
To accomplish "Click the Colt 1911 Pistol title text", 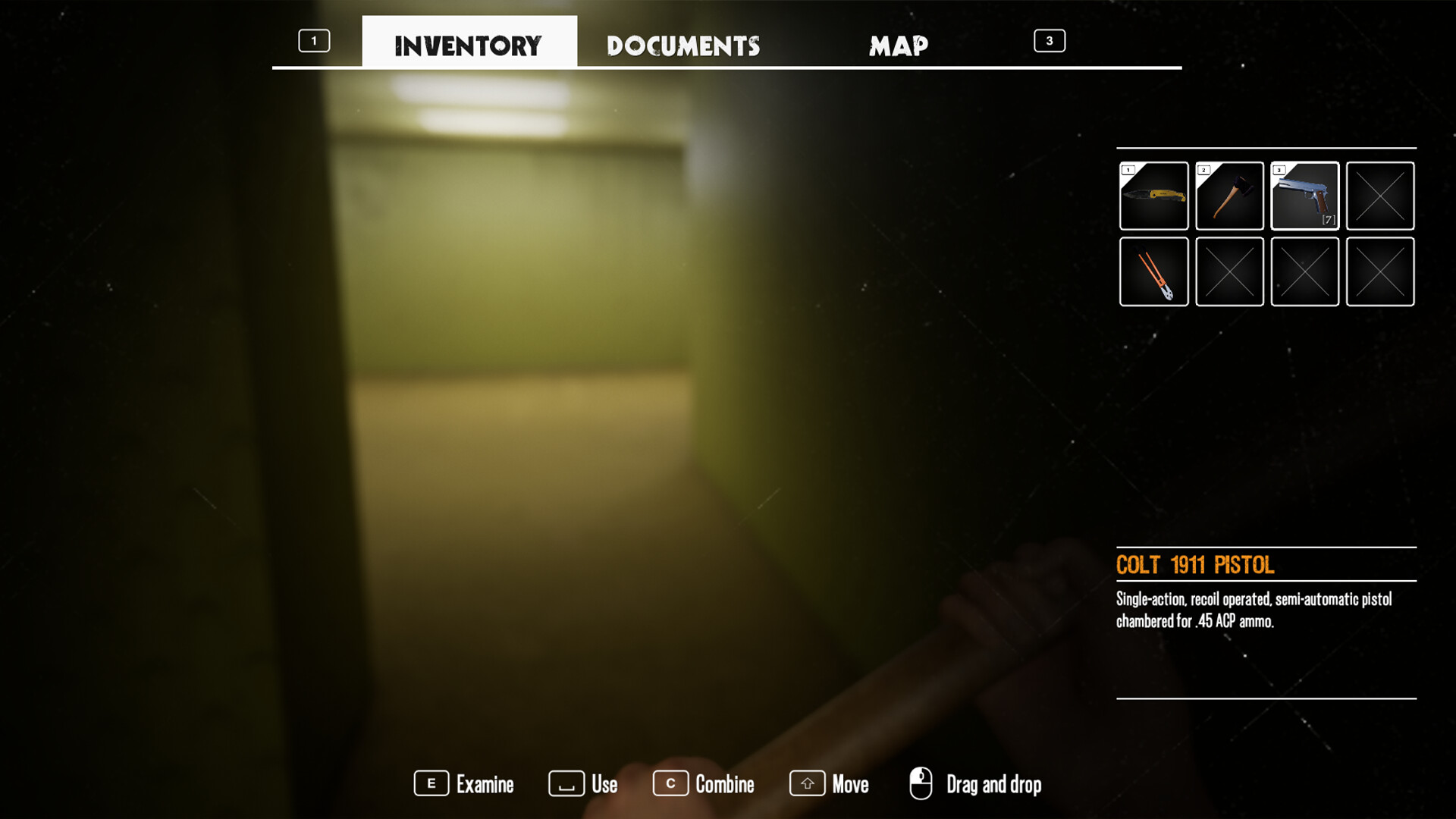I will coord(1194,564).
